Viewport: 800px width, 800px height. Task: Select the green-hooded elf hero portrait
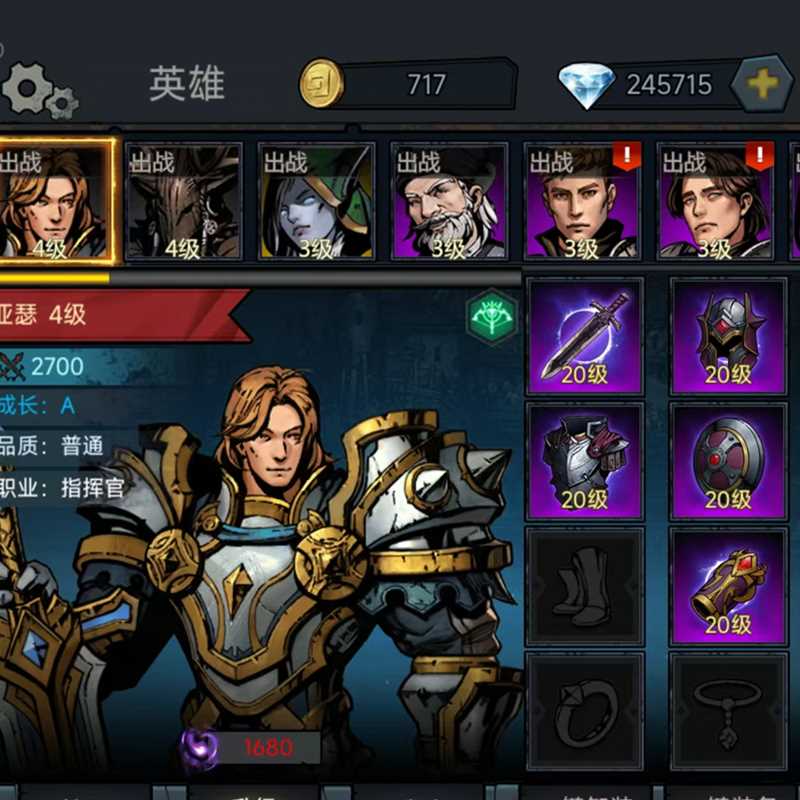[x=316, y=202]
